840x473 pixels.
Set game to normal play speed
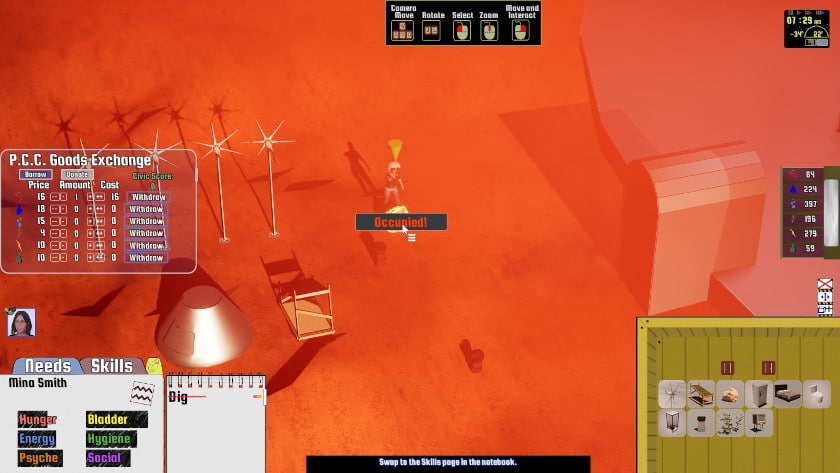(801, 14)
